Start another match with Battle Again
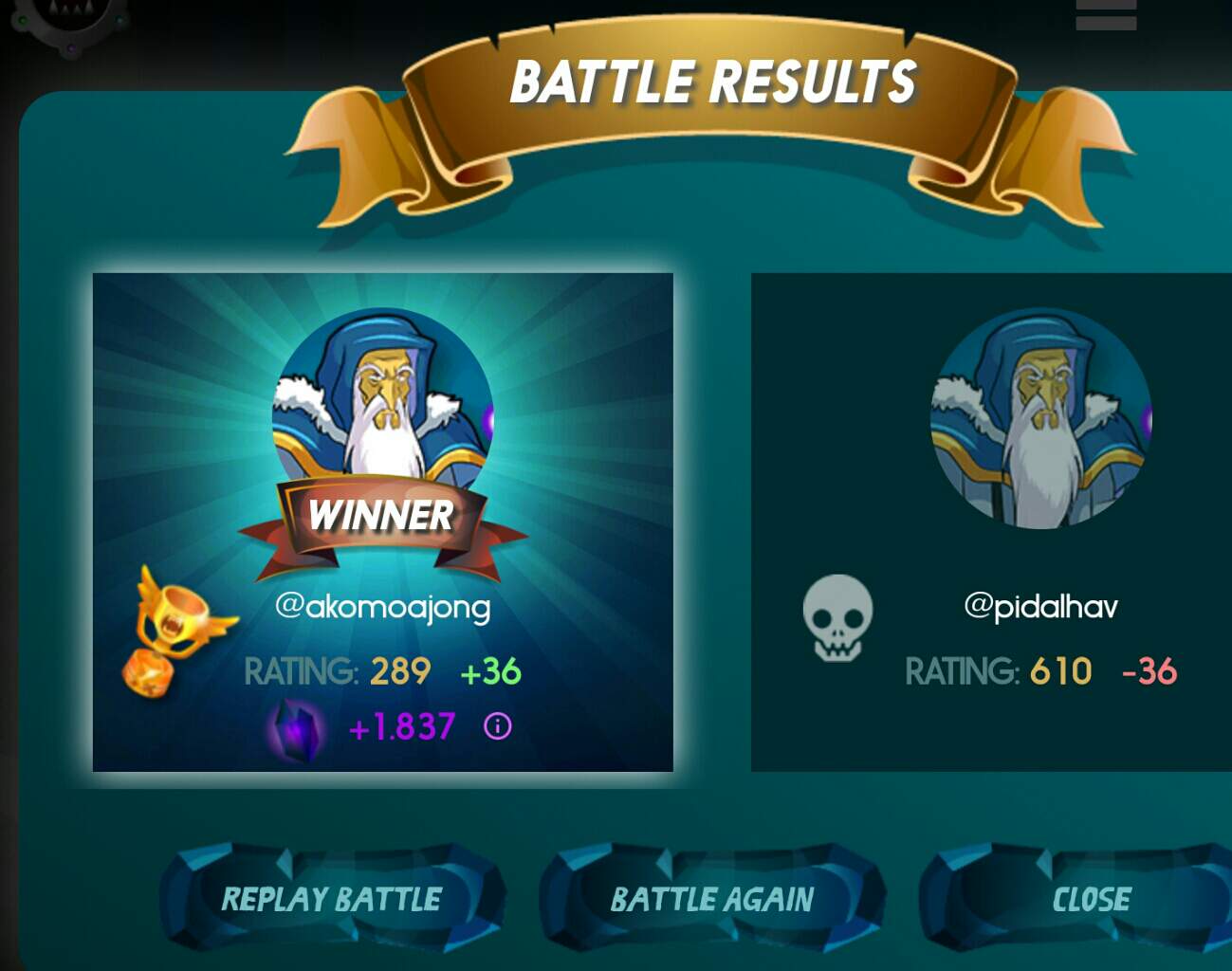Viewport: 1232px width, 971px height. click(x=711, y=898)
